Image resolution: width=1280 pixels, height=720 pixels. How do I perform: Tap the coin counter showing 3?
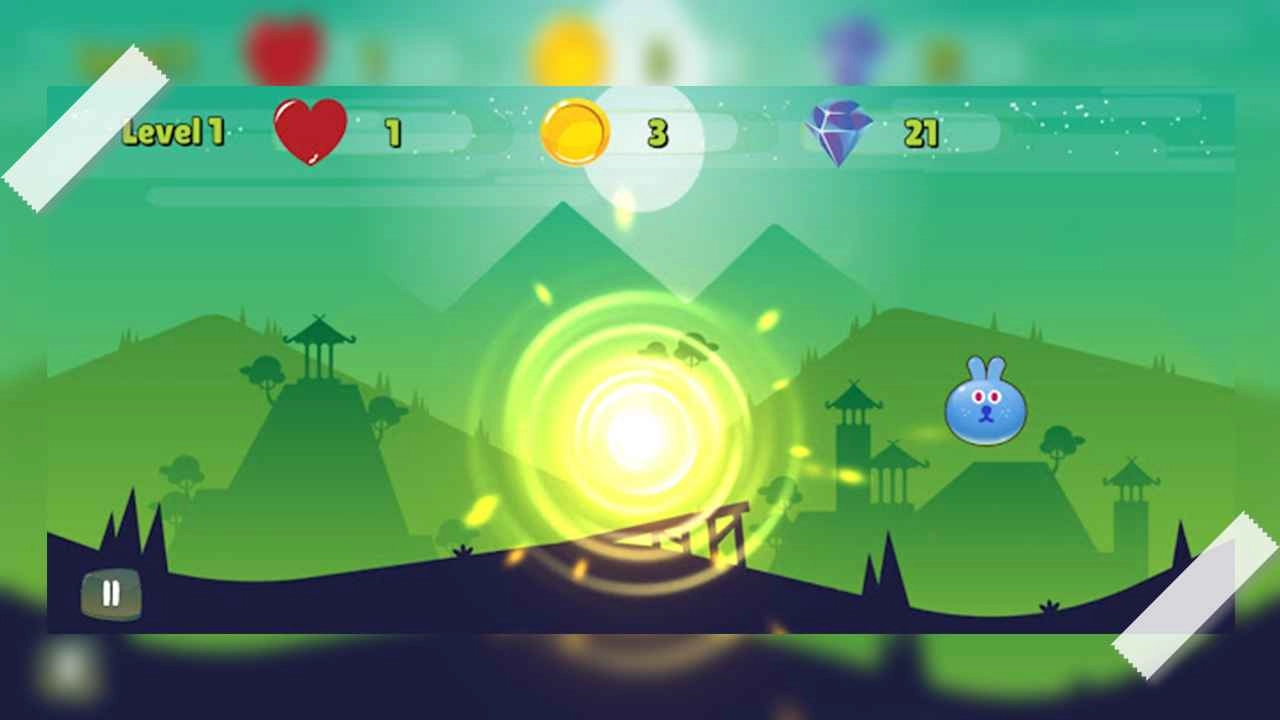tap(660, 131)
